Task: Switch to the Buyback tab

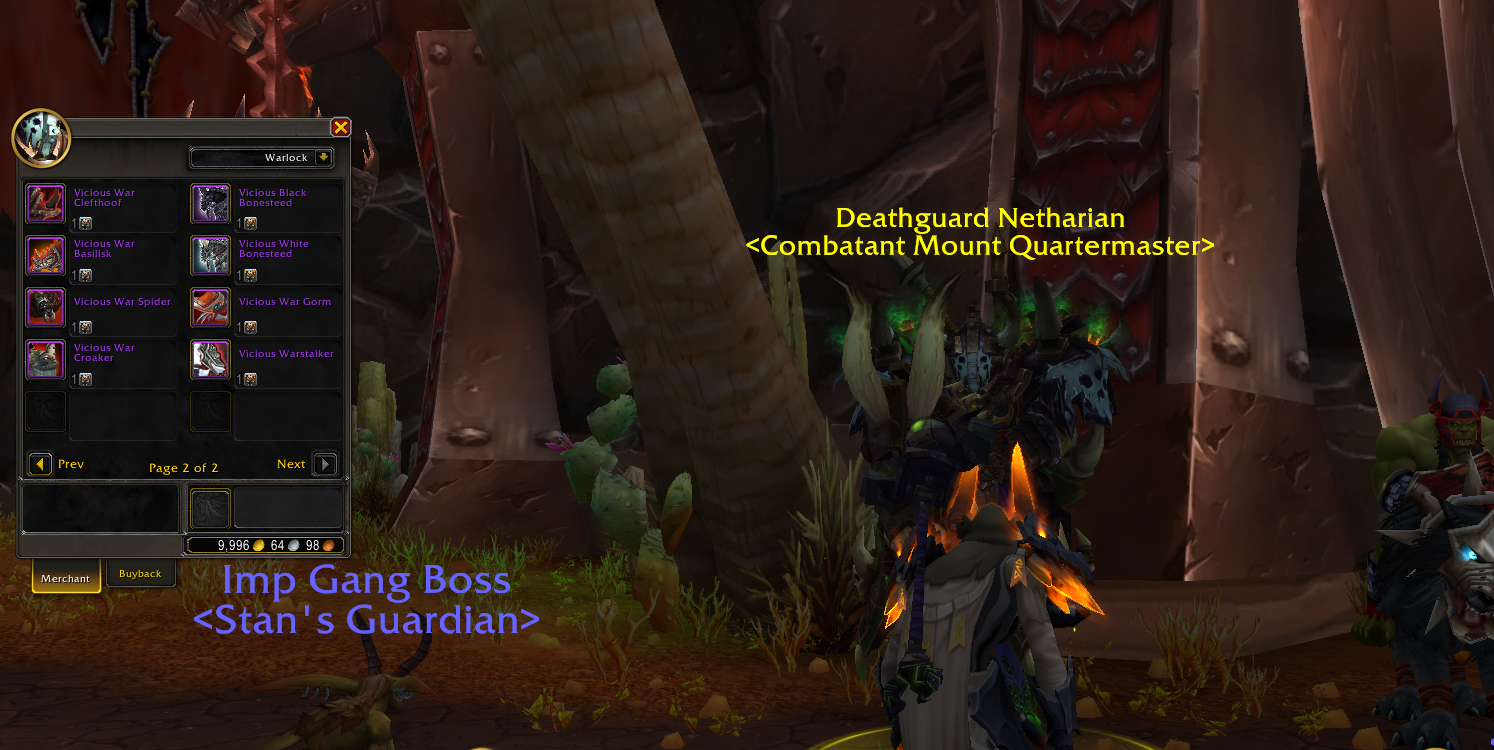Action: [x=140, y=573]
